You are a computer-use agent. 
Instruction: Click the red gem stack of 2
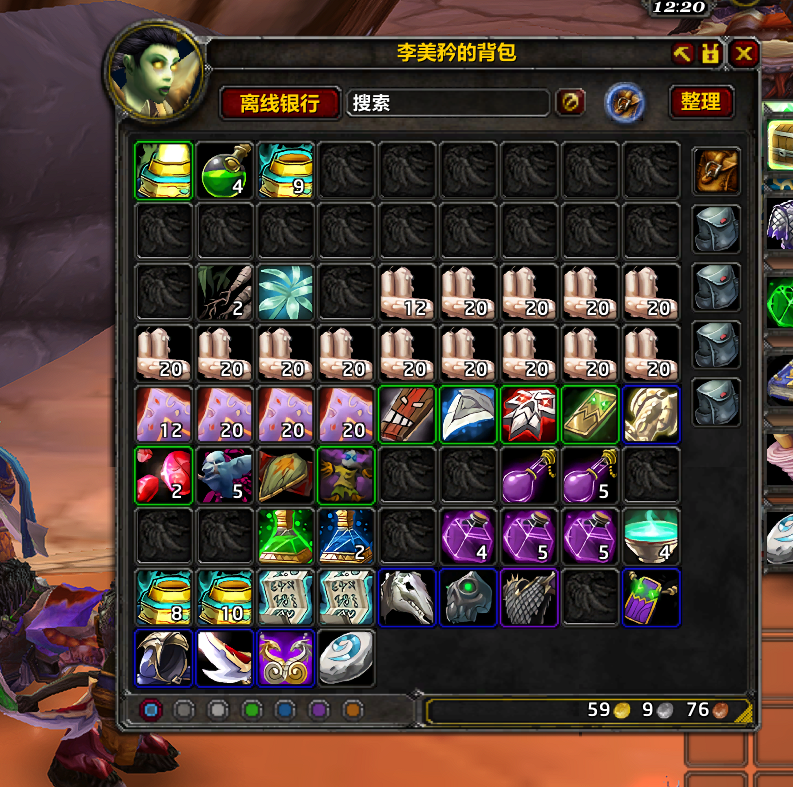pos(164,476)
